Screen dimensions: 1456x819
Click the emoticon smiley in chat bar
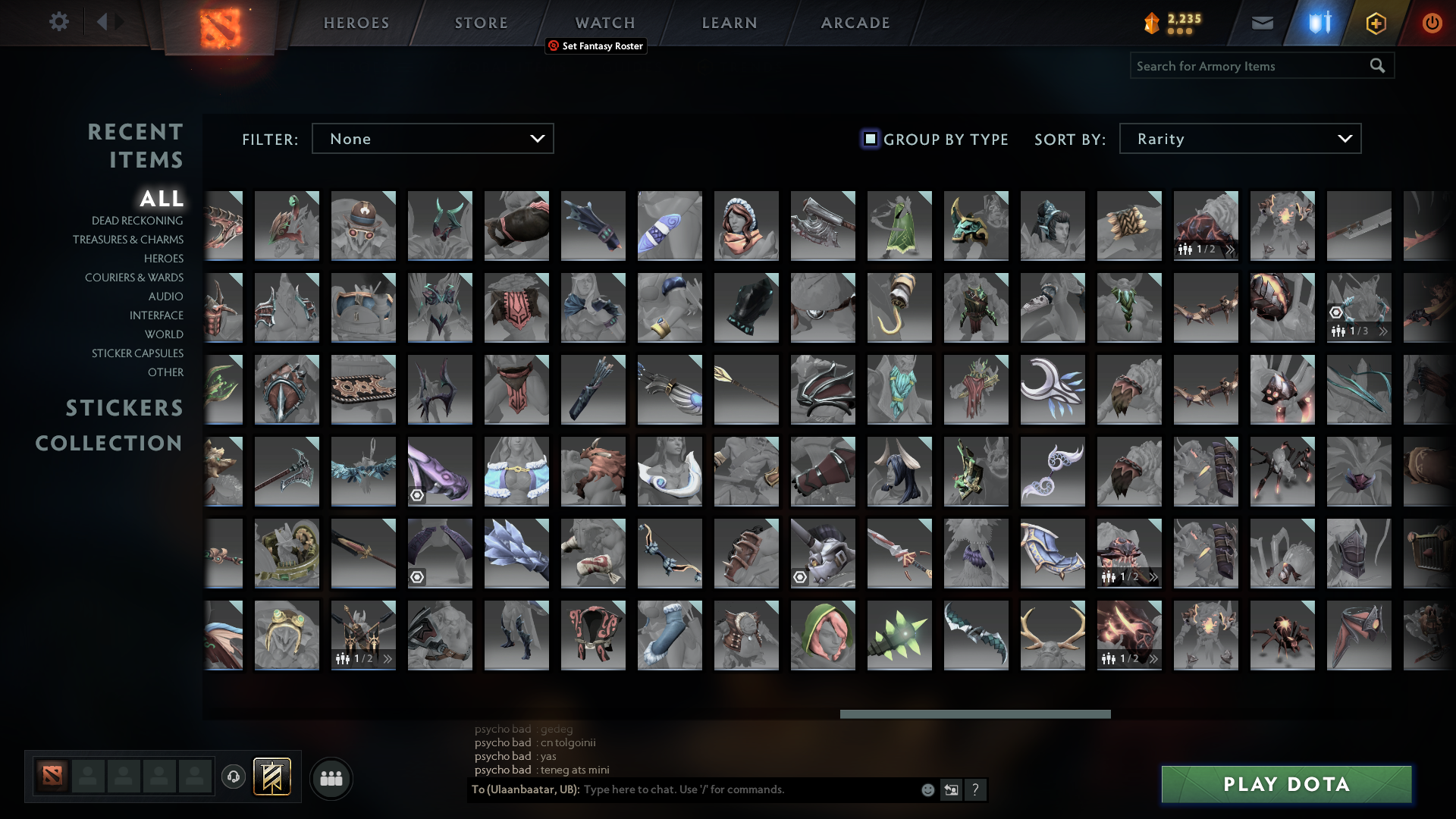pyautogui.click(x=927, y=789)
